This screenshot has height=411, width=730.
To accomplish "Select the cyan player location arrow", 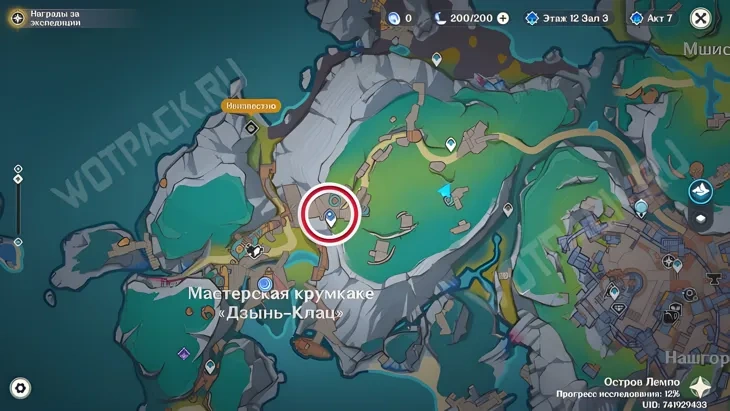I will 443,190.
